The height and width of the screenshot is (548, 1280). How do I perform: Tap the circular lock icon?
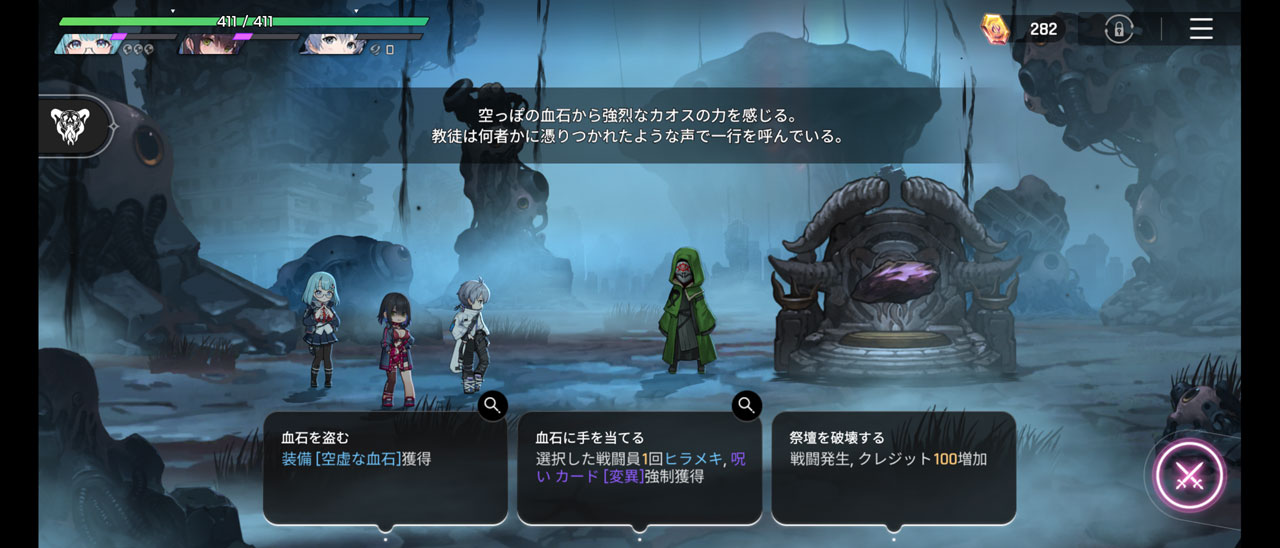pos(1118,29)
